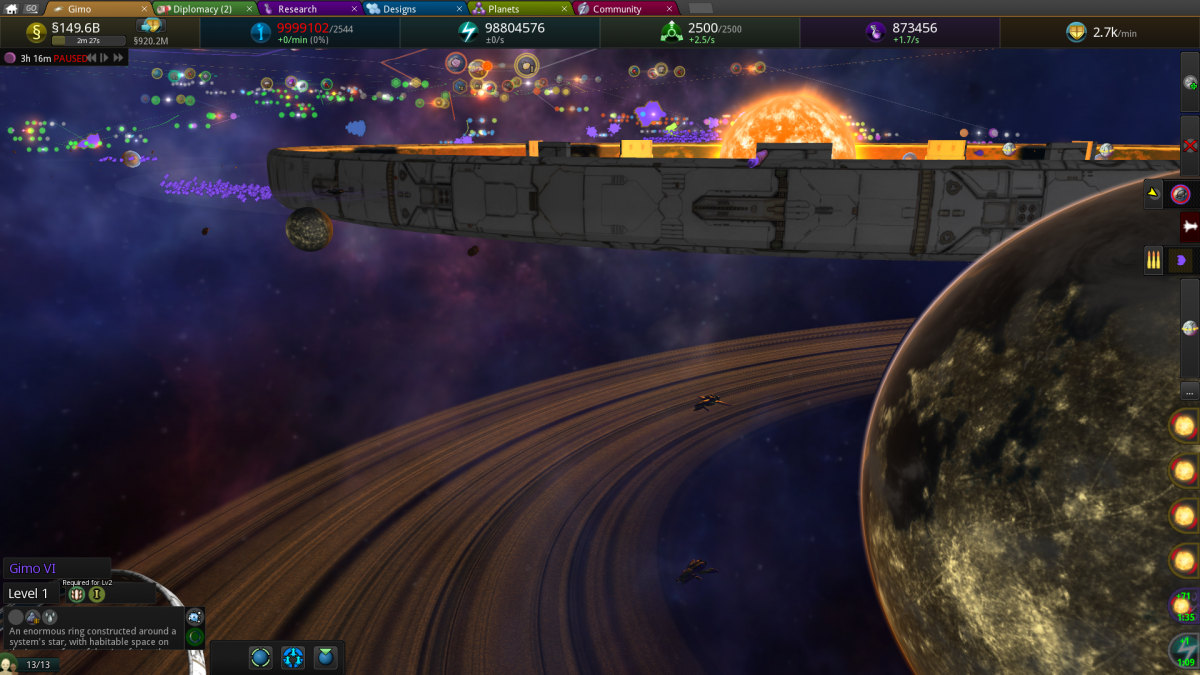Click the blue arrows planet action button
1200x675 pixels.
(x=293, y=657)
